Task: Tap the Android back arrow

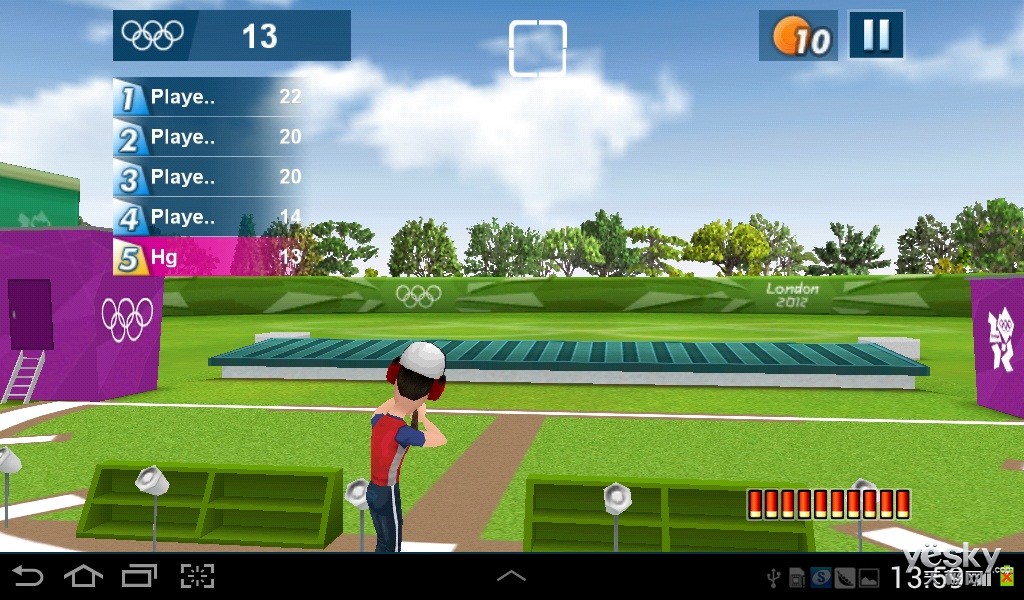Action: pos(27,576)
